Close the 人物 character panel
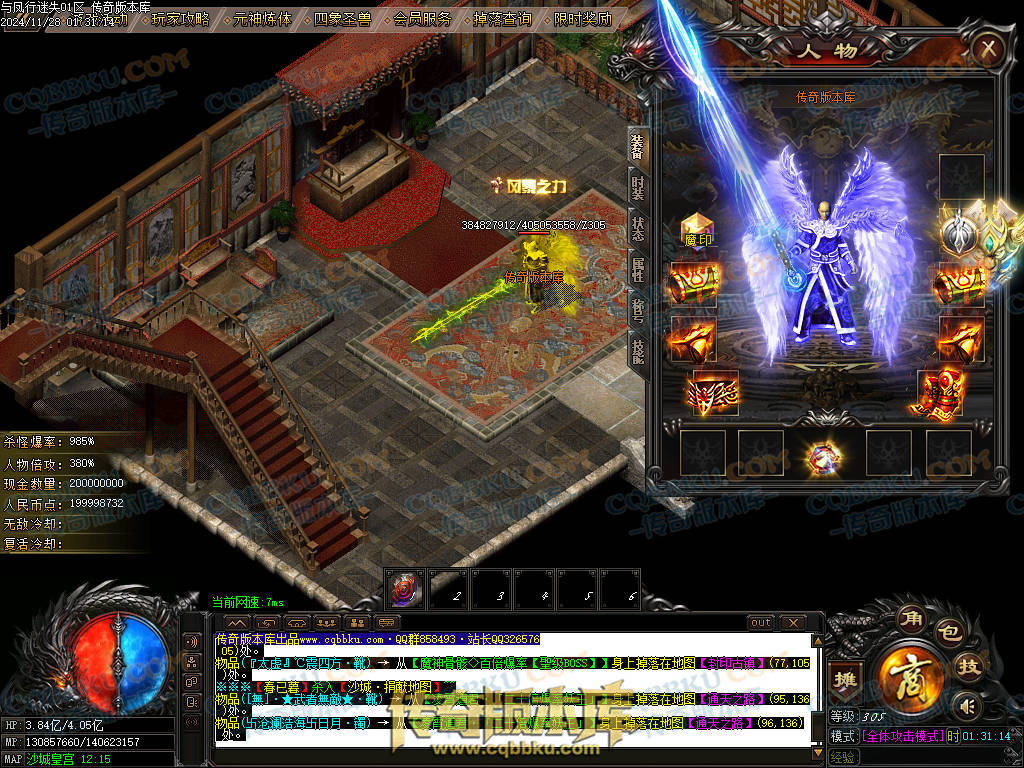The image size is (1024, 768). tap(988, 48)
